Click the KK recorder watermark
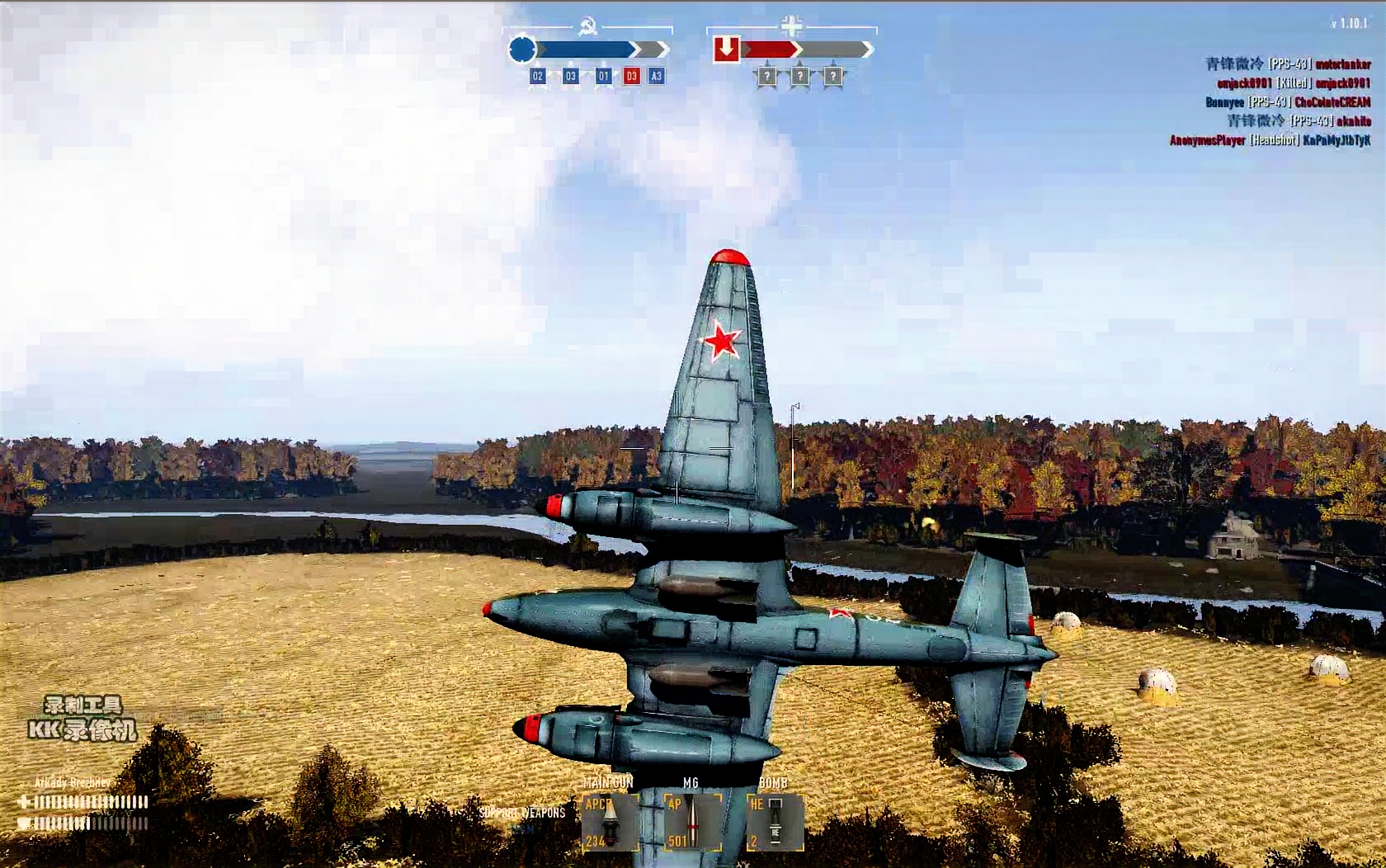This screenshot has width=1386, height=868. [82, 719]
